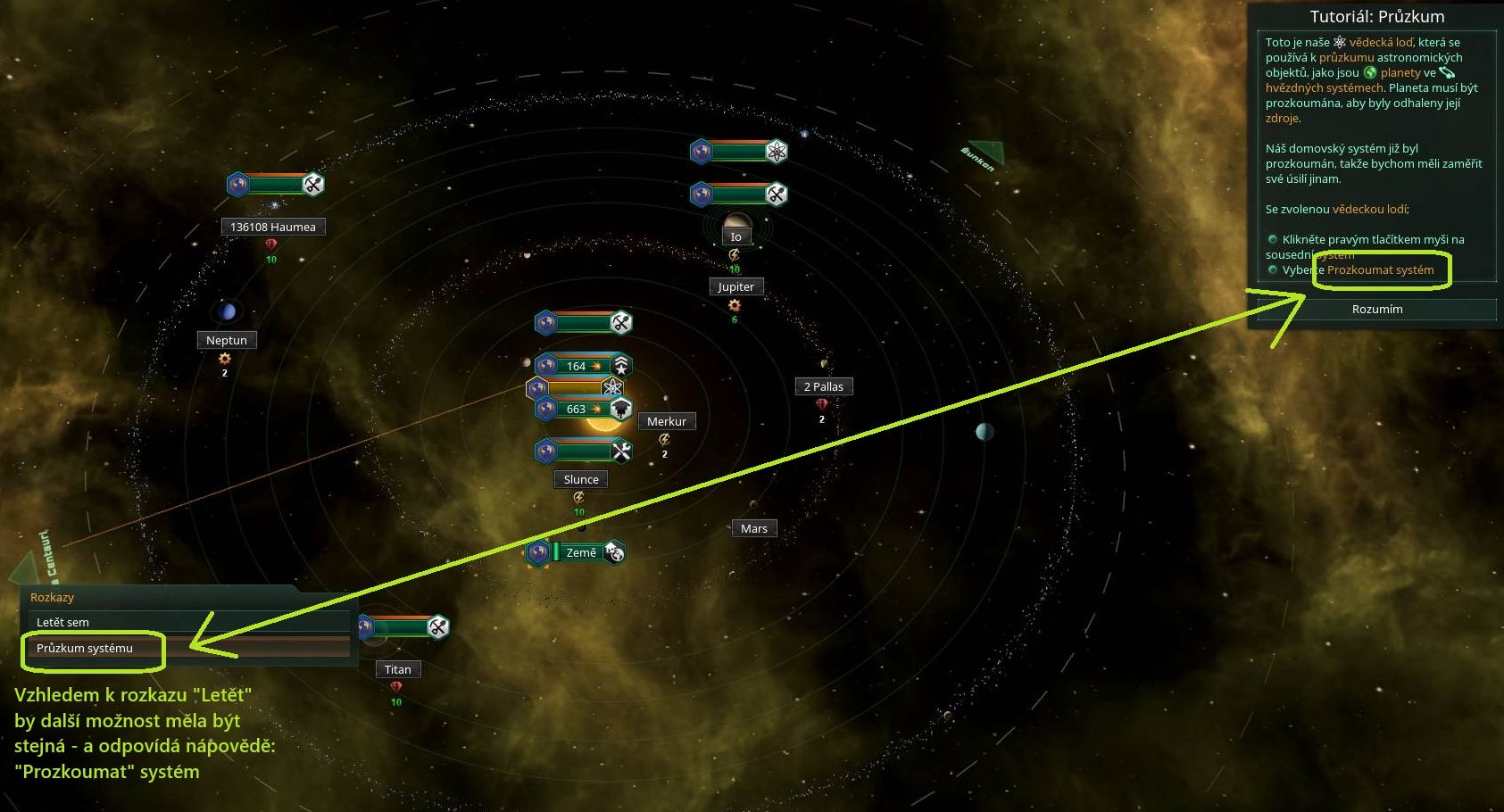This screenshot has height=812, width=1504.
Task: Pick the Merkur planet label
Action: [x=667, y=421]
